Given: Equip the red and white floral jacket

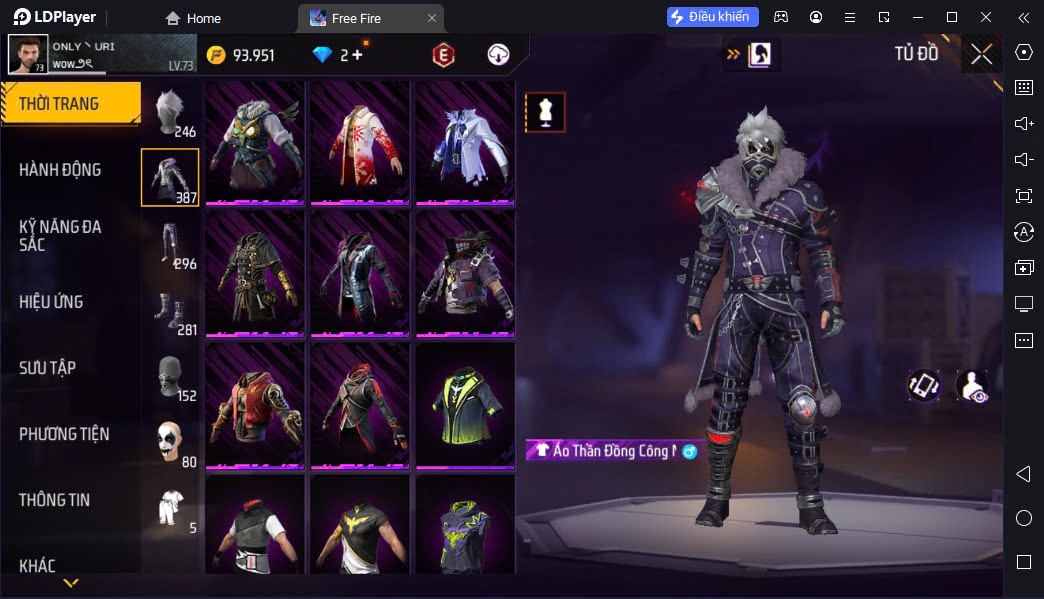Looking at the screenshot, I should click(360, 142).
